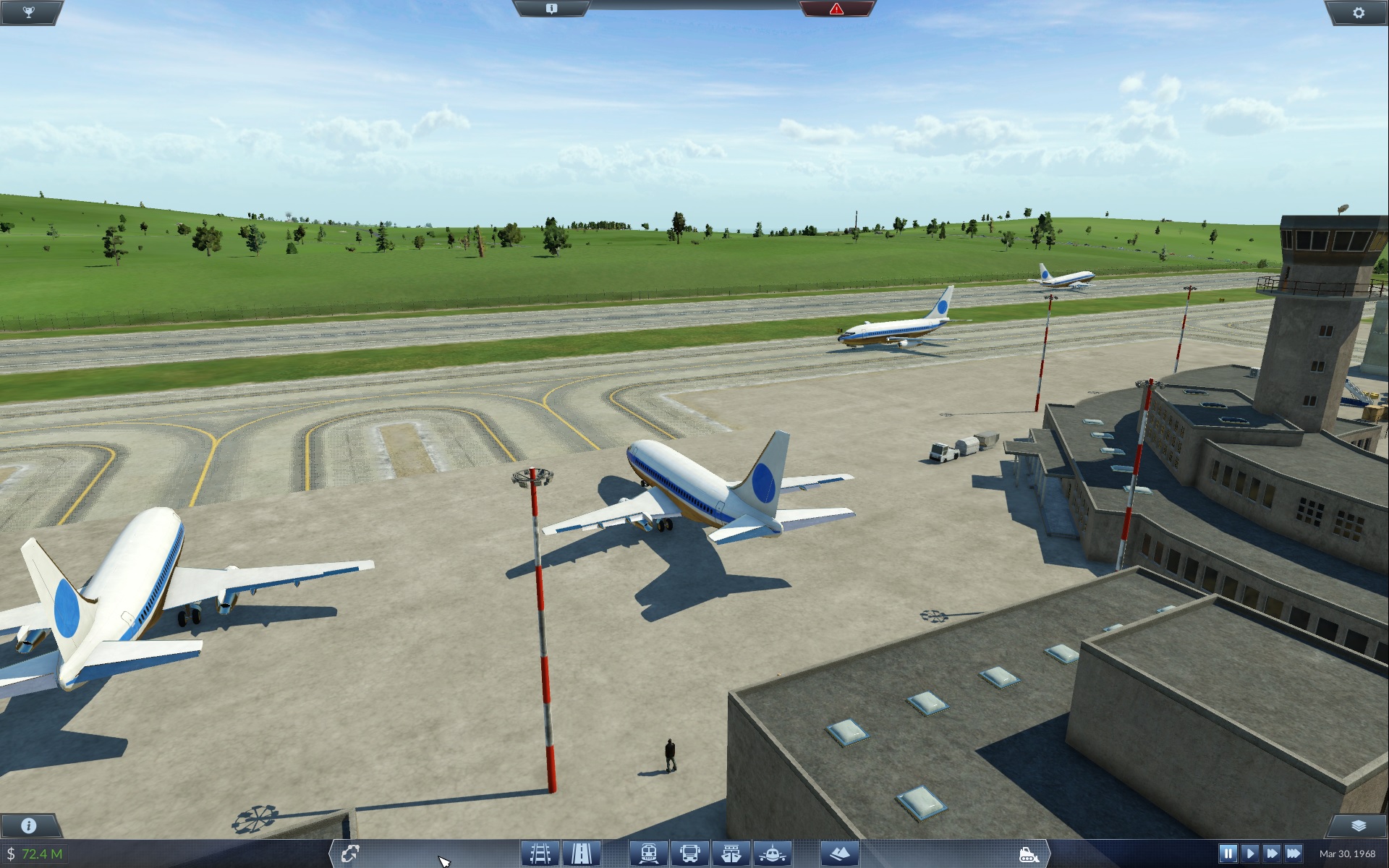The width and height of the screenshot is (1389, 868).
Task: Open the map layers button
Action: click(x=1358, y=825)
